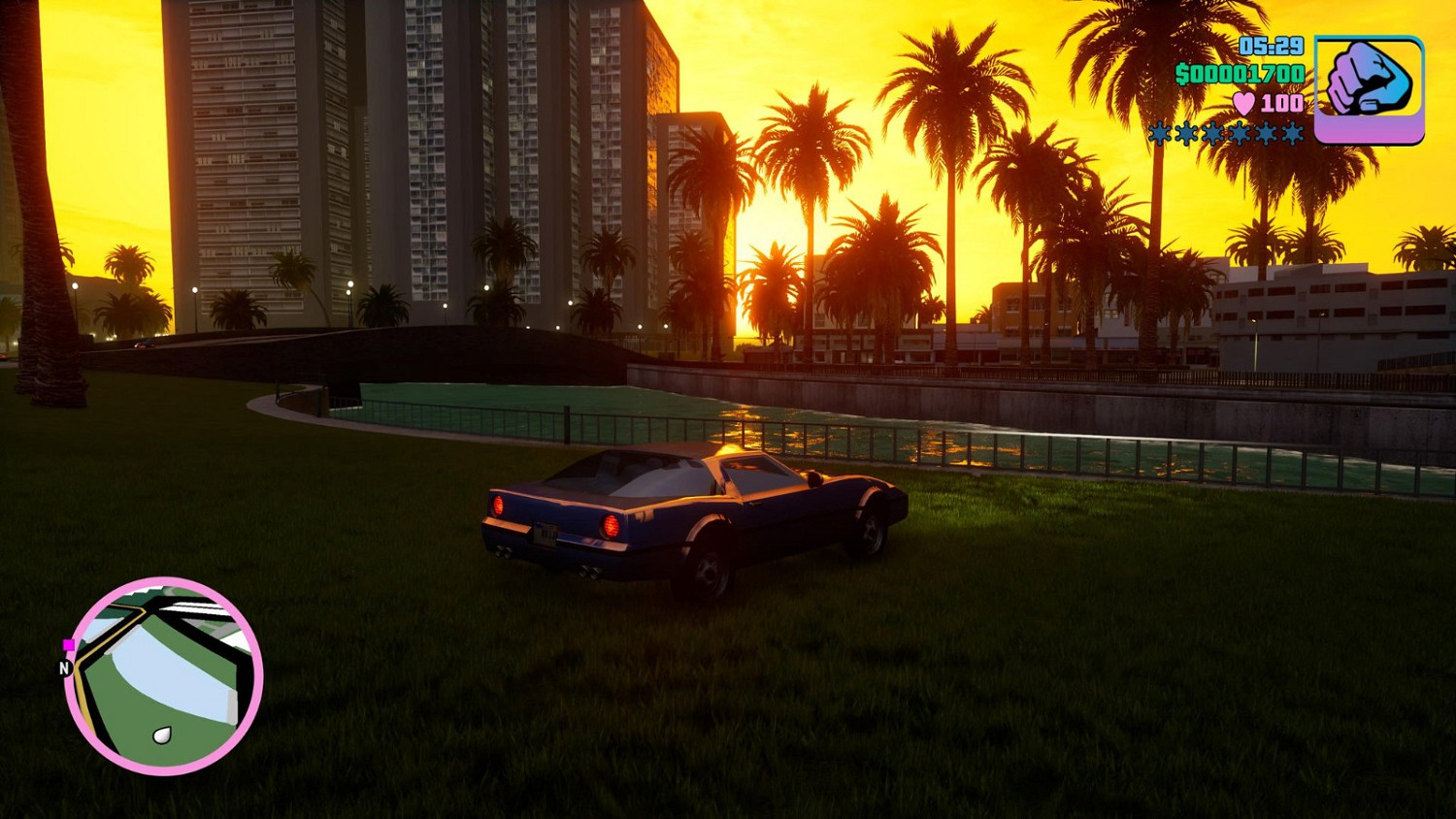
Task: Click the fifth wanted star
Action: point(1266,135)
